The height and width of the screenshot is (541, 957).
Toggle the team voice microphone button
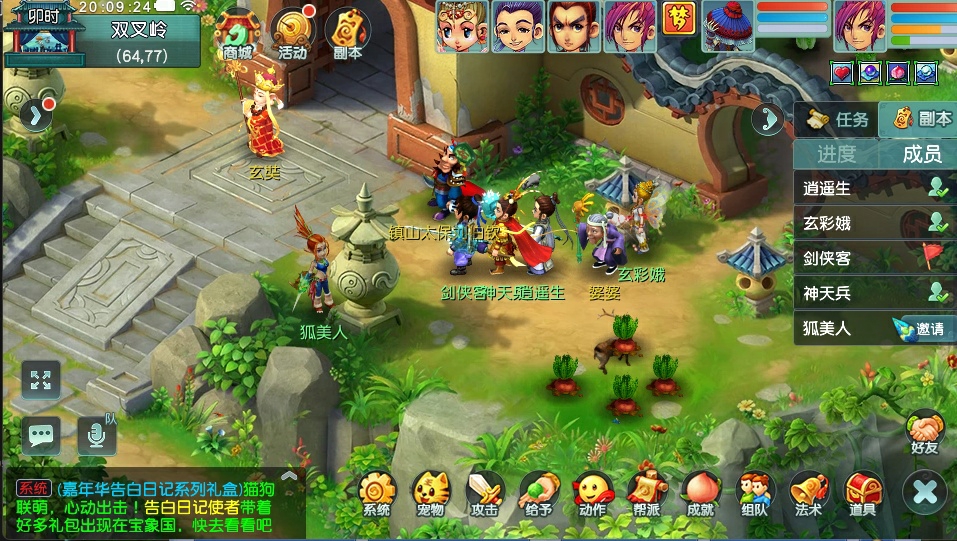coord(96,434)
